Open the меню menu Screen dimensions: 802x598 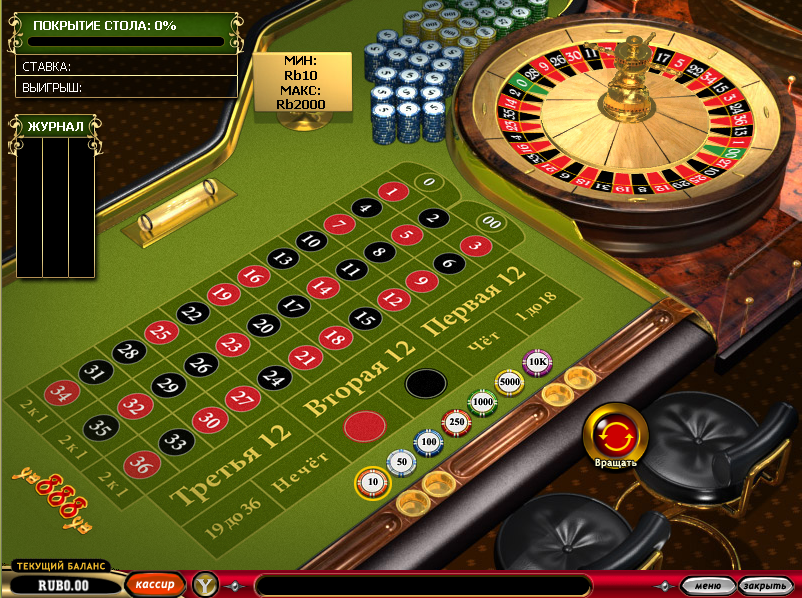coord(707,586)
